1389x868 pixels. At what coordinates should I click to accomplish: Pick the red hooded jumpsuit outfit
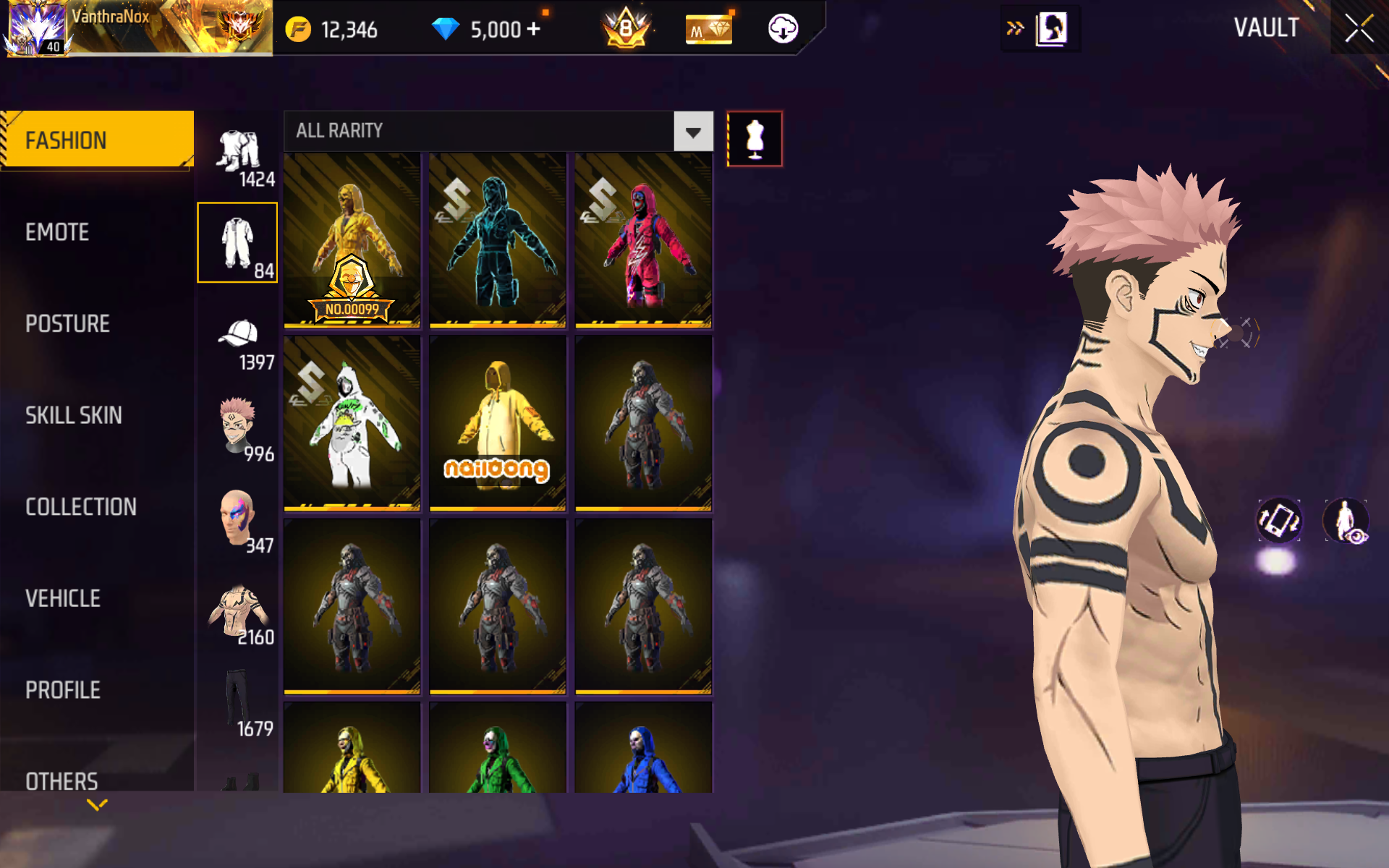(x=643, y=240)
